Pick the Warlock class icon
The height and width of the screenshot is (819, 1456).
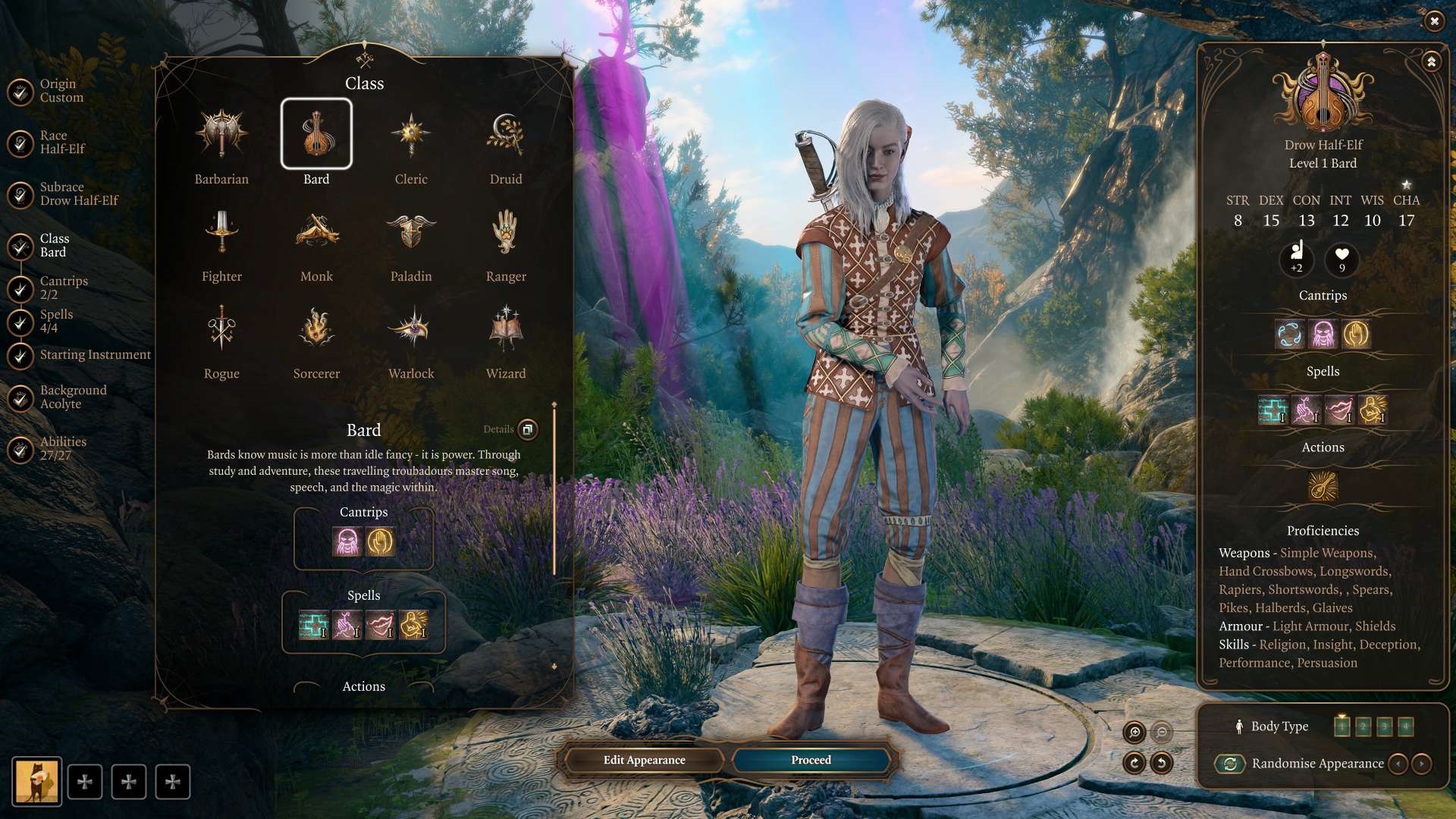[411, 329]
